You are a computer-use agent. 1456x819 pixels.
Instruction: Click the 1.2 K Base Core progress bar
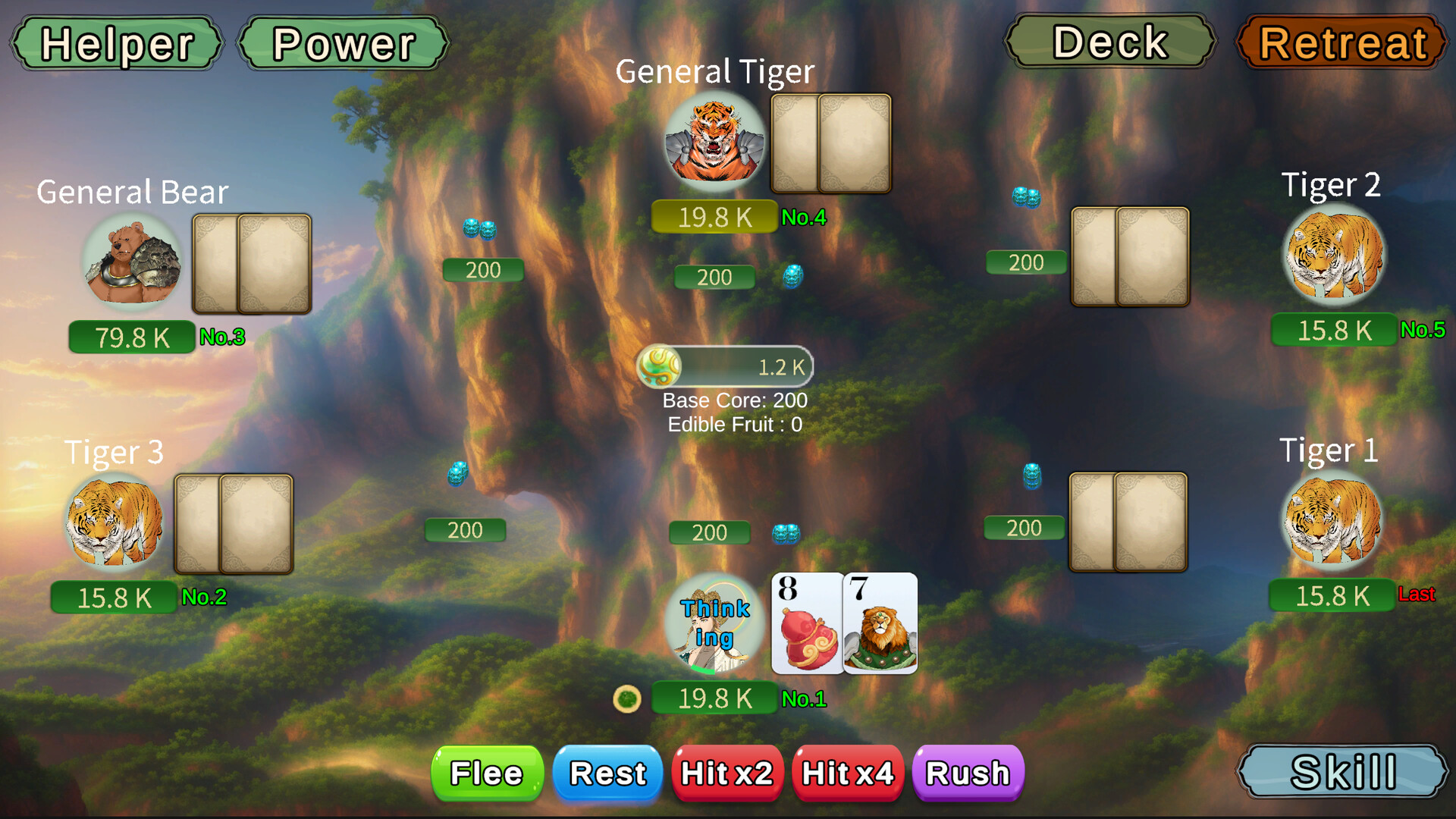747,366
